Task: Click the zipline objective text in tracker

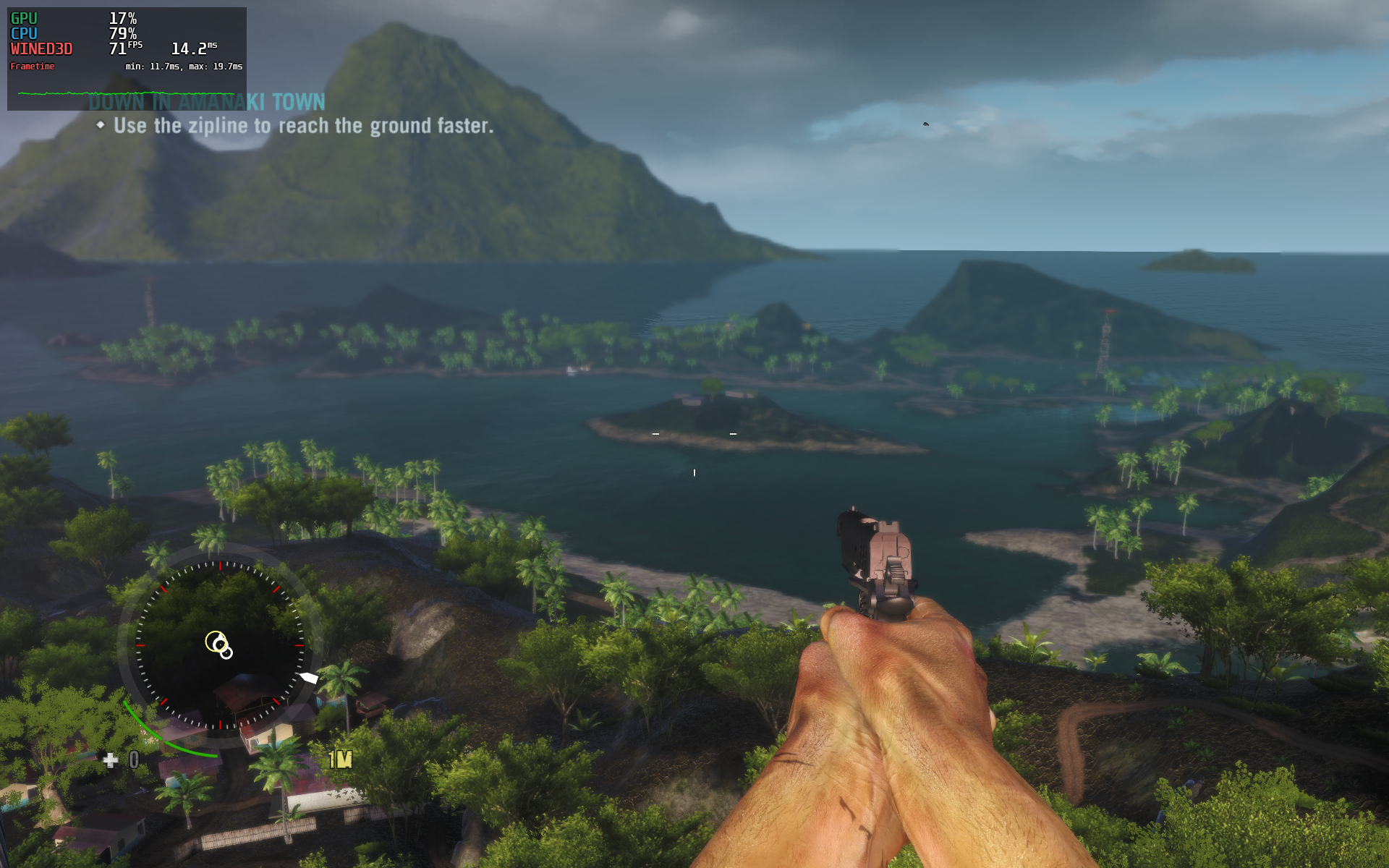Action: (x=303, y=126)
